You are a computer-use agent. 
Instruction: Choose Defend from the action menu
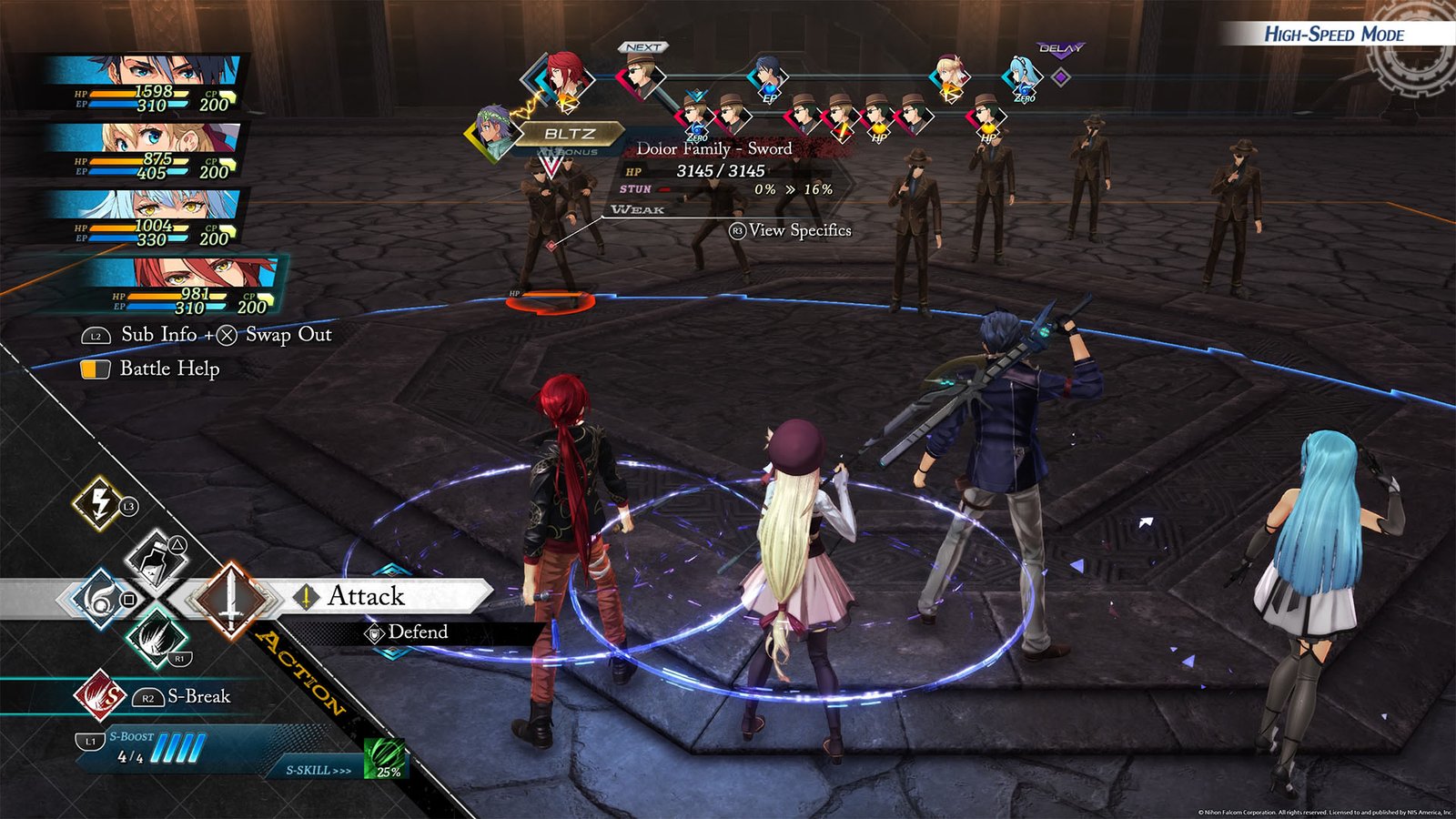[x=418, y=632]
